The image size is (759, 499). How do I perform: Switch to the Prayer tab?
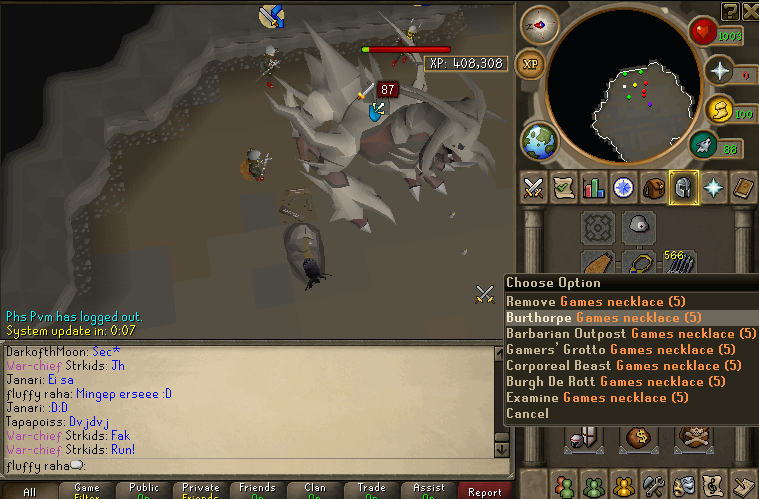point(714,187)
